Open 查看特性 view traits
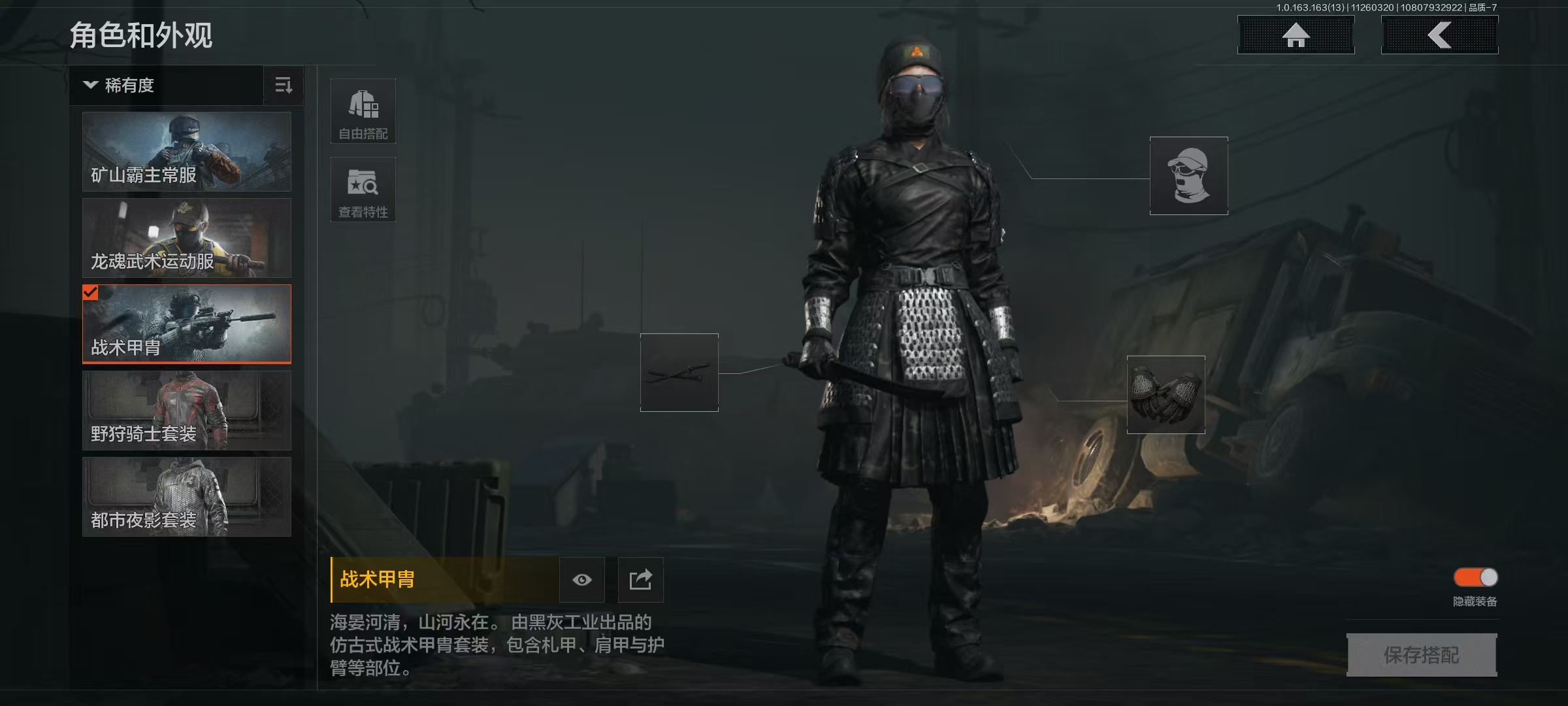Image resolution: width=1568 pixels, height=706 pixels. click(363, 190)
